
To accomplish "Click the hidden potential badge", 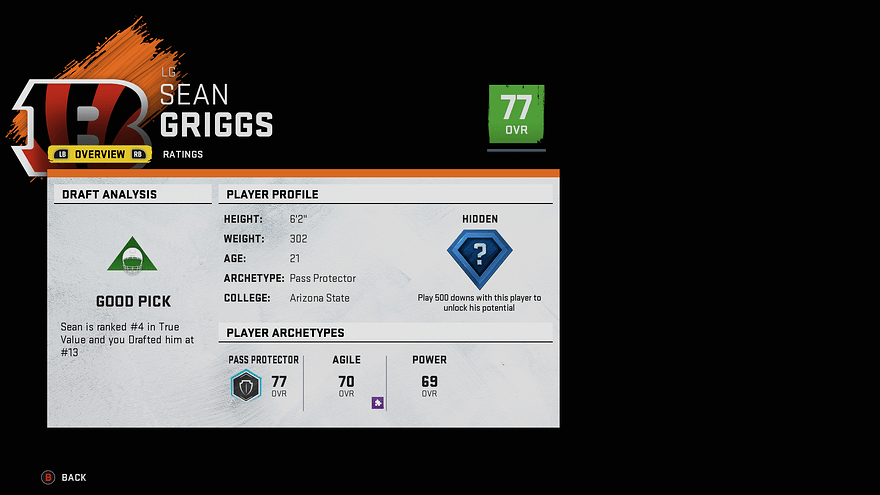I will click(x=479, y=258).
